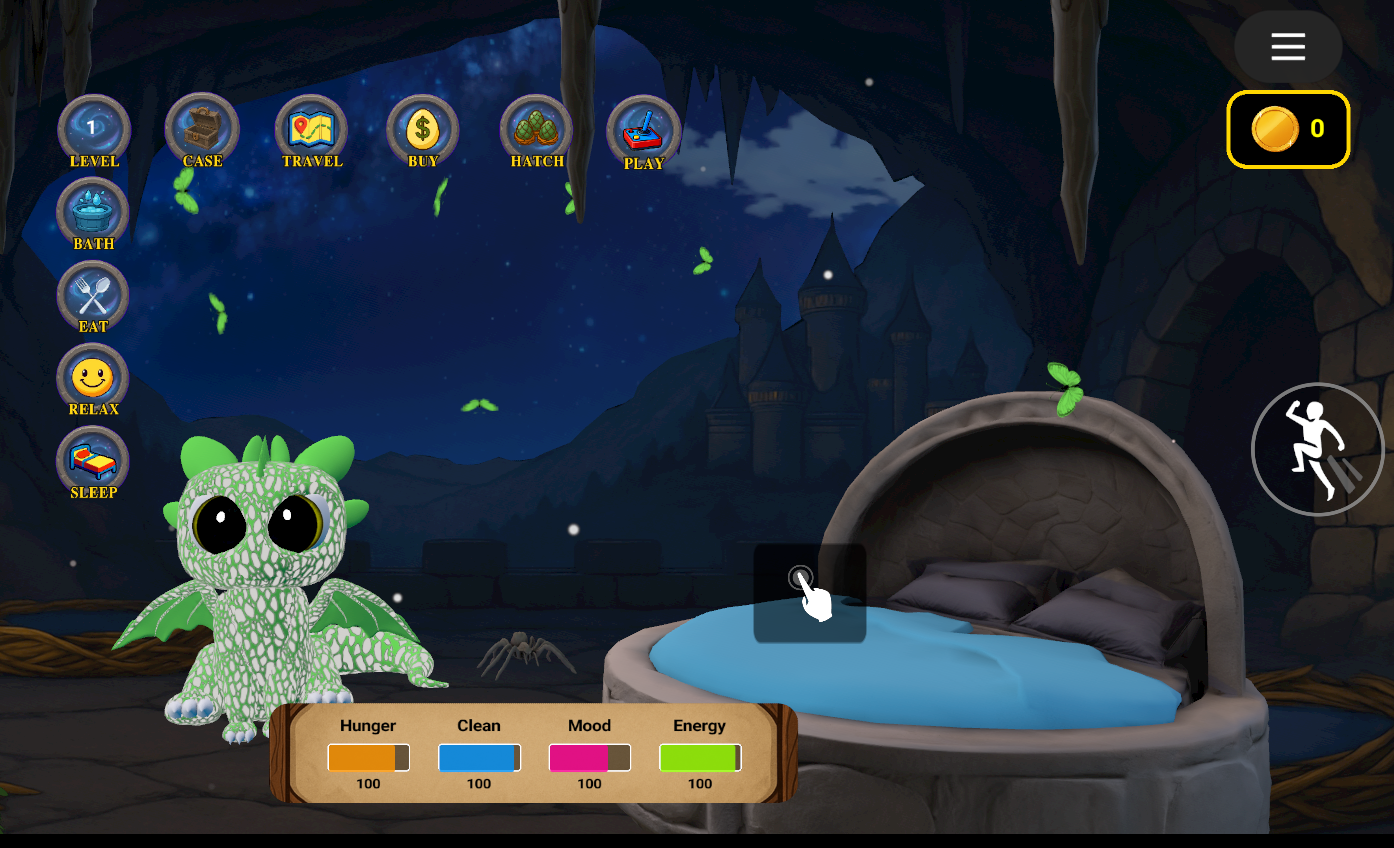Tap the running figure action button
The width and height of the screenshot is (1394, 848).
click(1317, 449)
